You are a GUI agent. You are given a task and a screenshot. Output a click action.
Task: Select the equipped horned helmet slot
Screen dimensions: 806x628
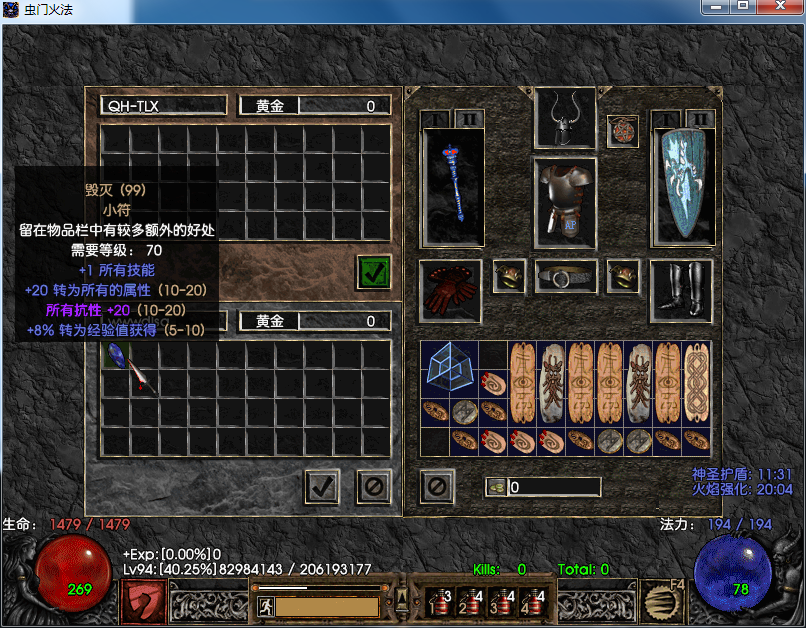[565, 118]
